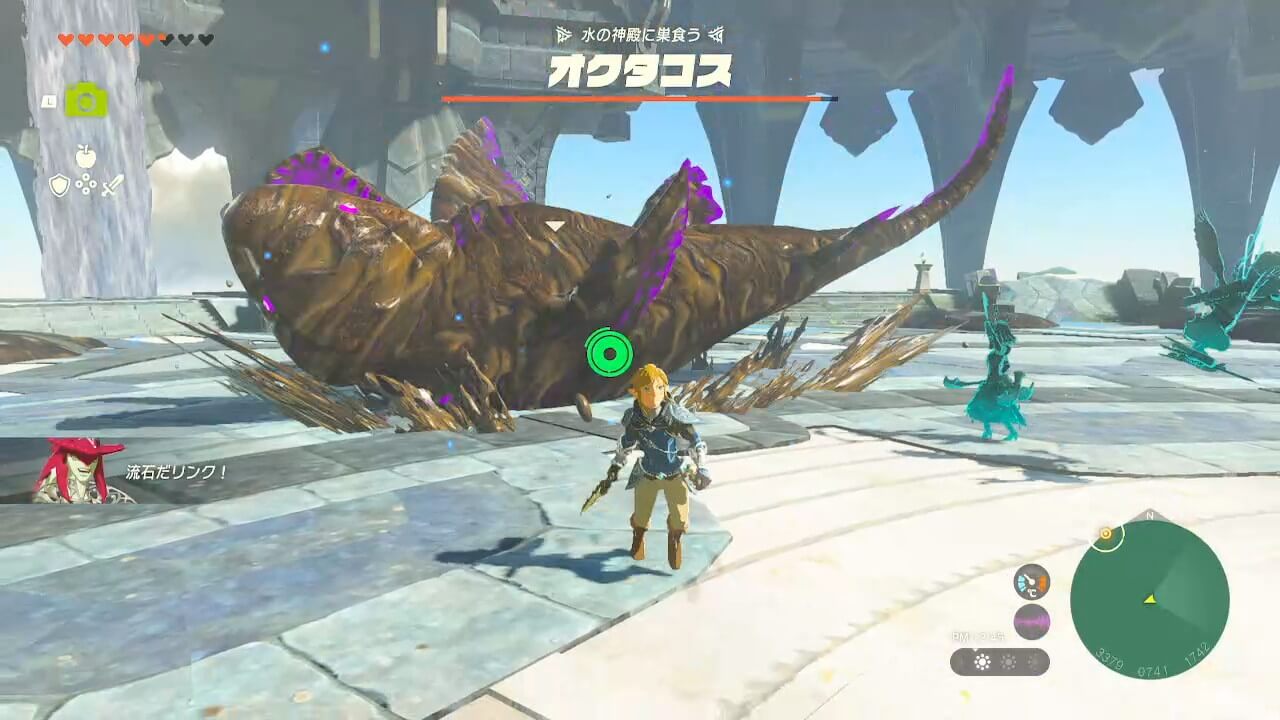Open the circular green minimap
The height and width of the screenshot is (720, 1280).
(1149, 601)
